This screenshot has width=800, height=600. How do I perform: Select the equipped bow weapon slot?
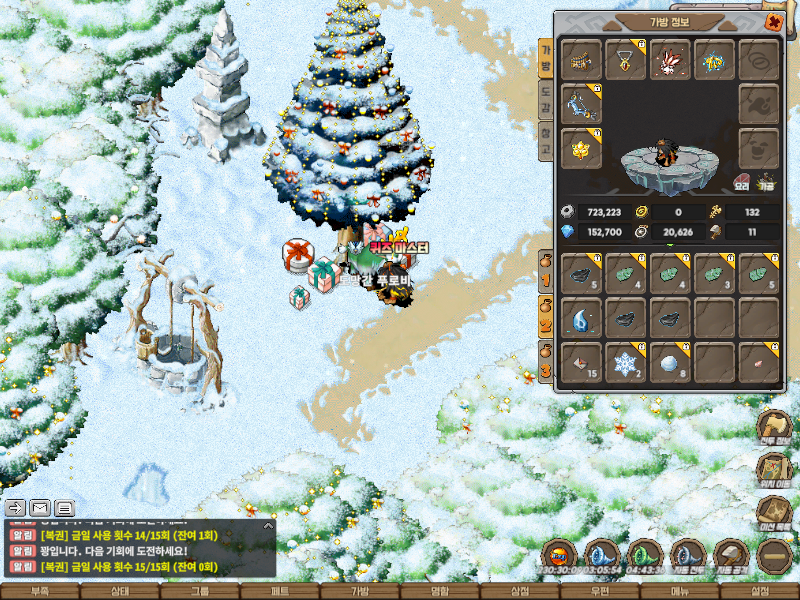coord(581,103)
